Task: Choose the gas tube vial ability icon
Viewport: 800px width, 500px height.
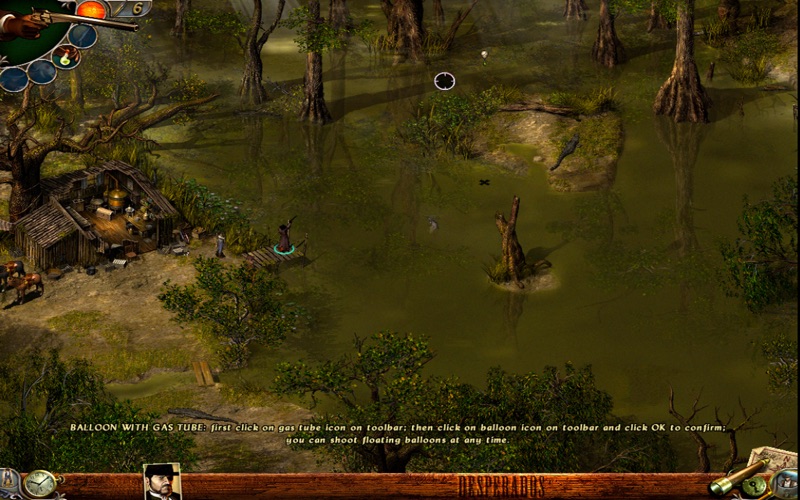Action: [67, 57]
